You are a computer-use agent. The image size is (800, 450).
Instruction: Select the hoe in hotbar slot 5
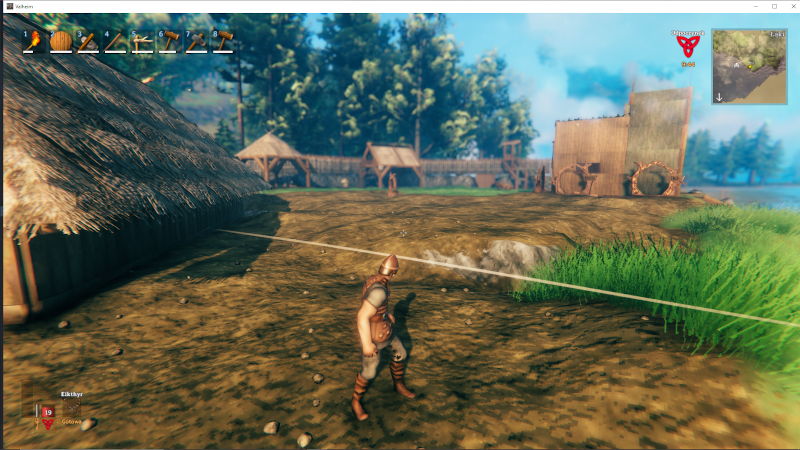coord(143,41)
